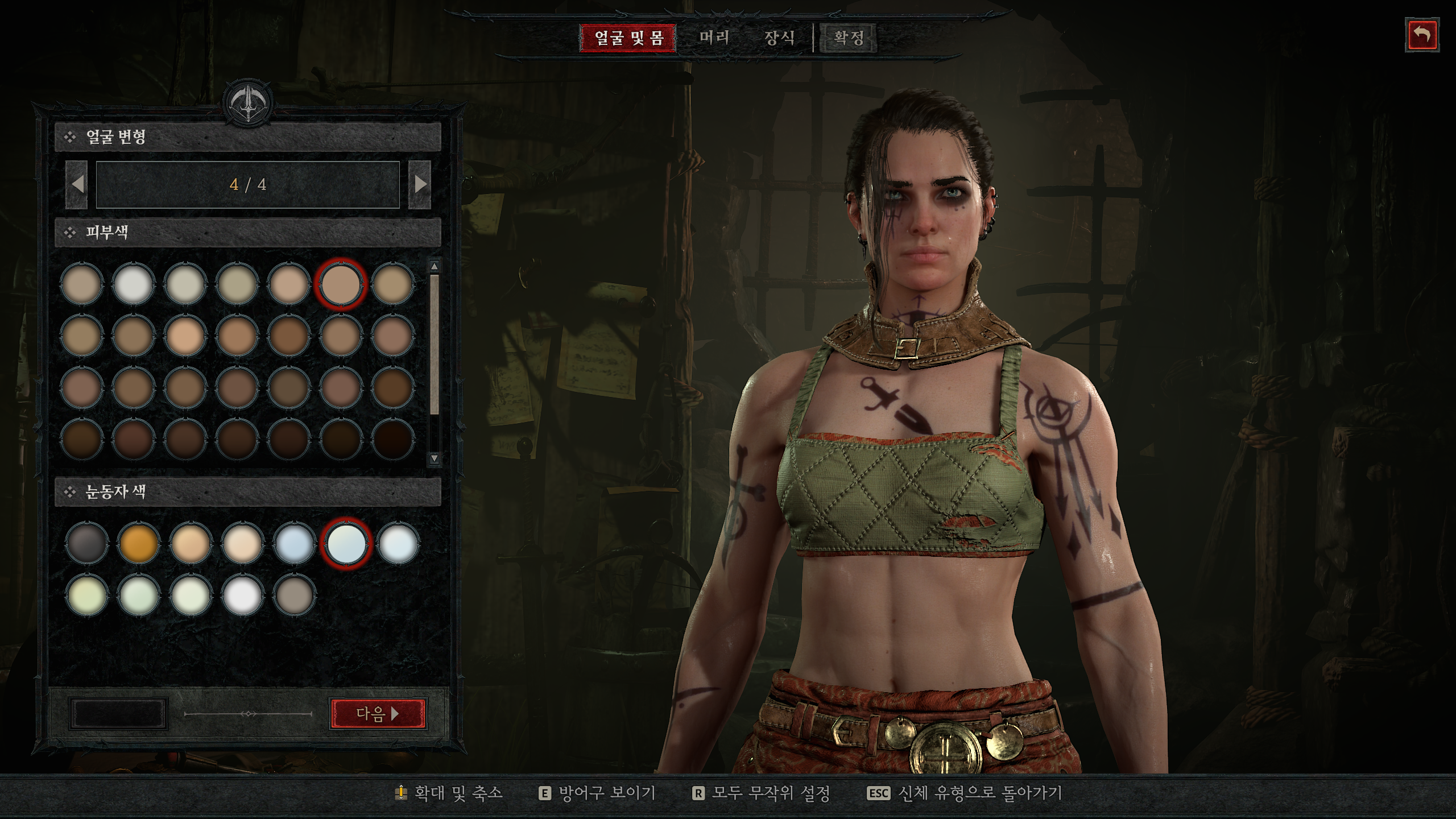The width and height of the screenshot is (1456, 819).
Task: Click 신체 유형으로 돌아가기 to go back
Action: (965, 793)
